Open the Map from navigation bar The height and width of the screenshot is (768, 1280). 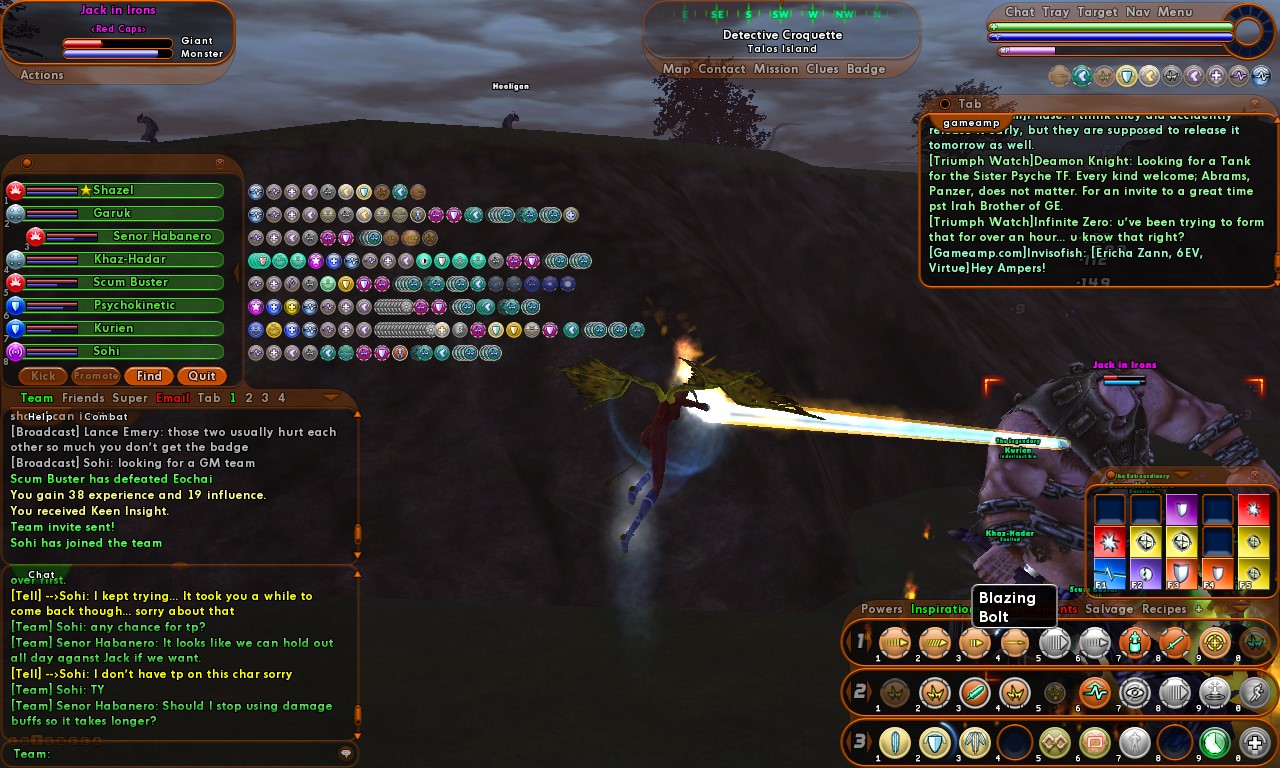coord(676,69)
